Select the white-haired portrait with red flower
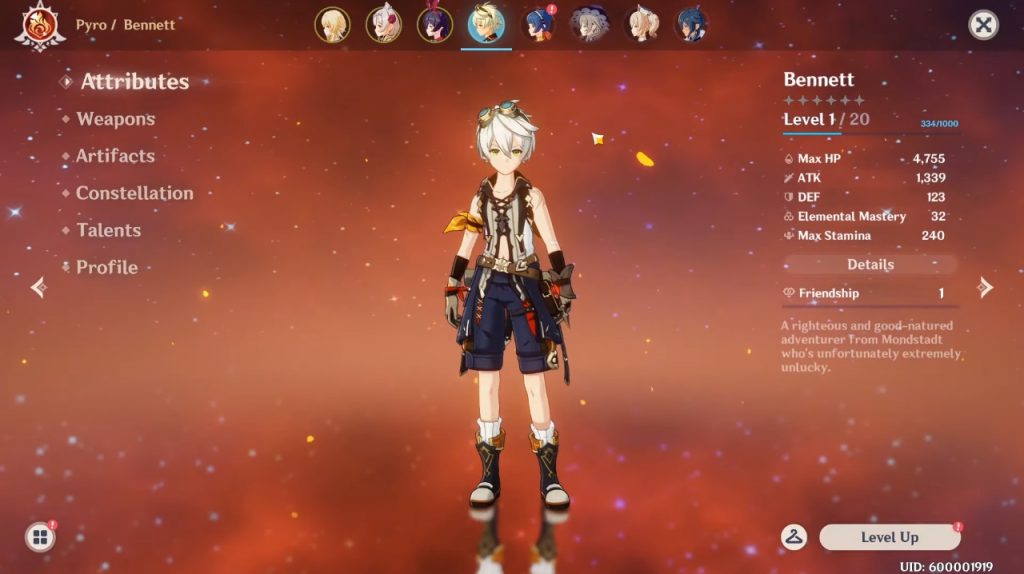This screenshot has height=574, width=1024. click(x=383, y=25)
